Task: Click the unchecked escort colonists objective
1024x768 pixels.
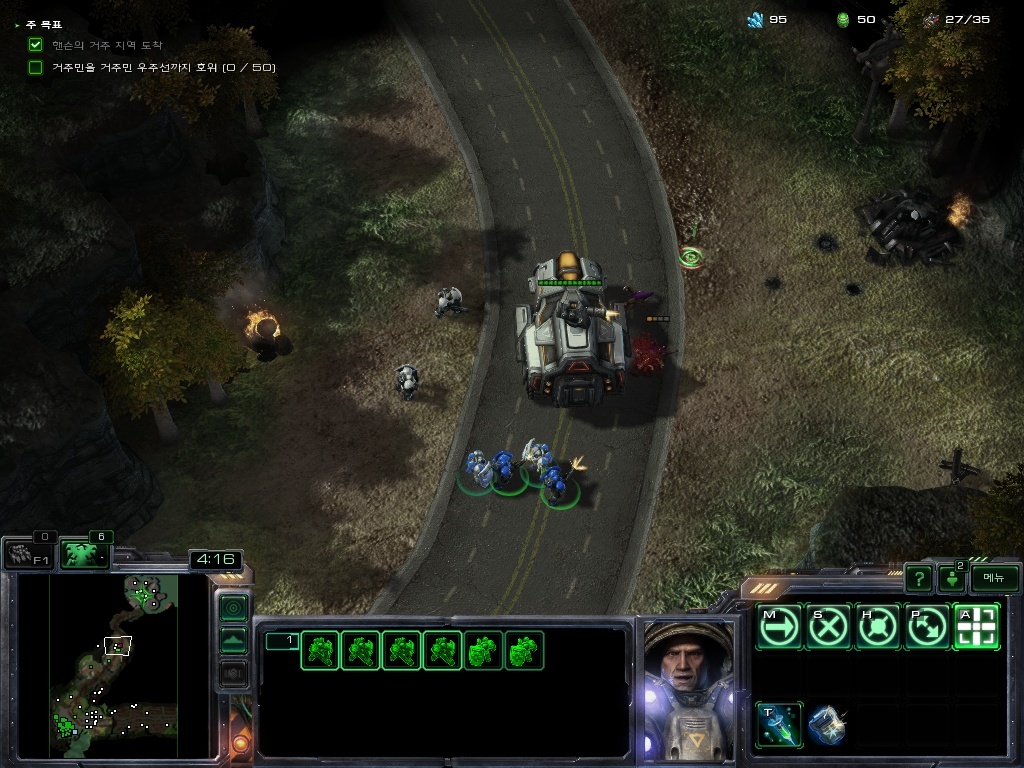Action: coord(36,67)
